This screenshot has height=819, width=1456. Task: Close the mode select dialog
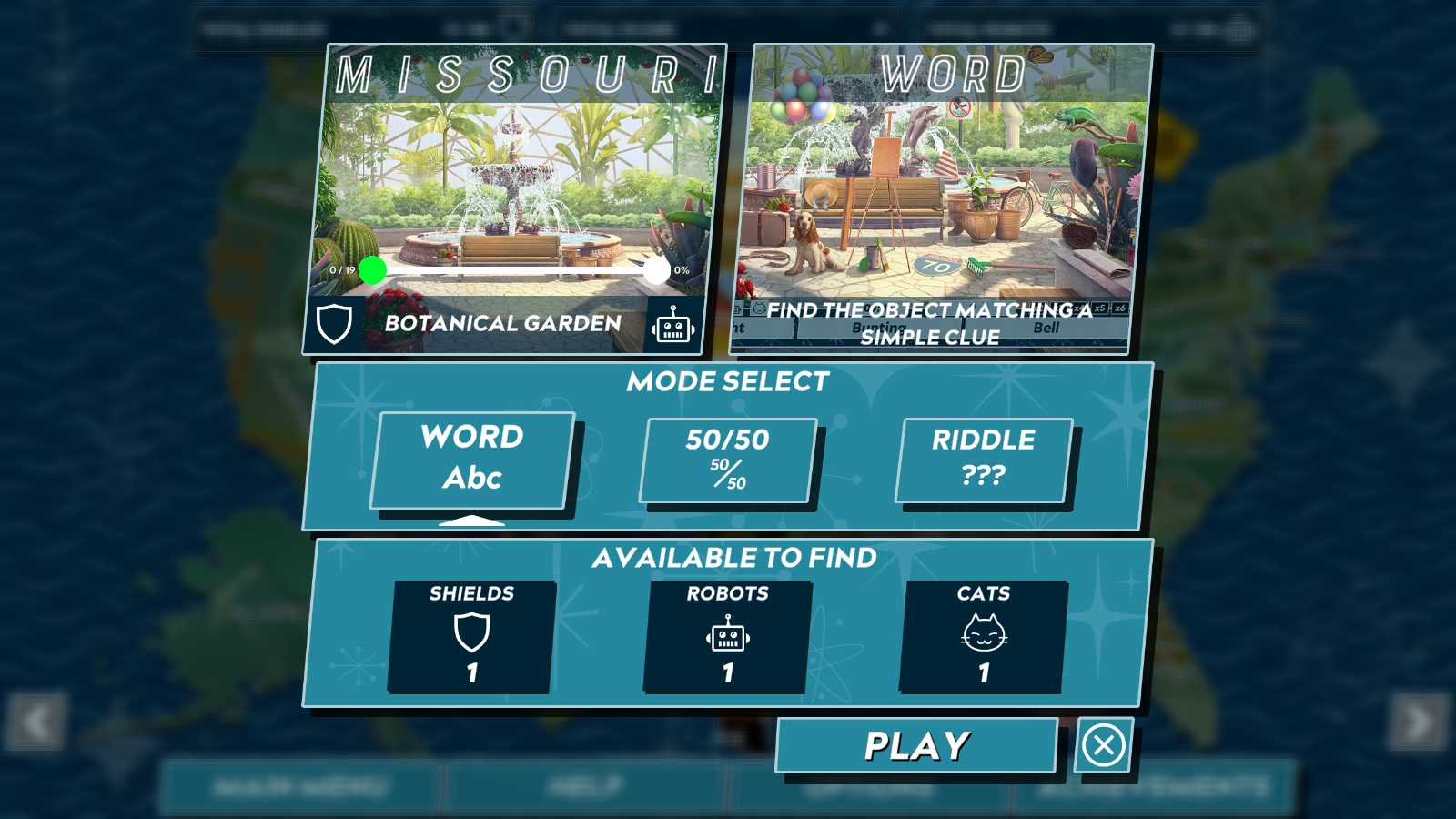[1104, 746]
